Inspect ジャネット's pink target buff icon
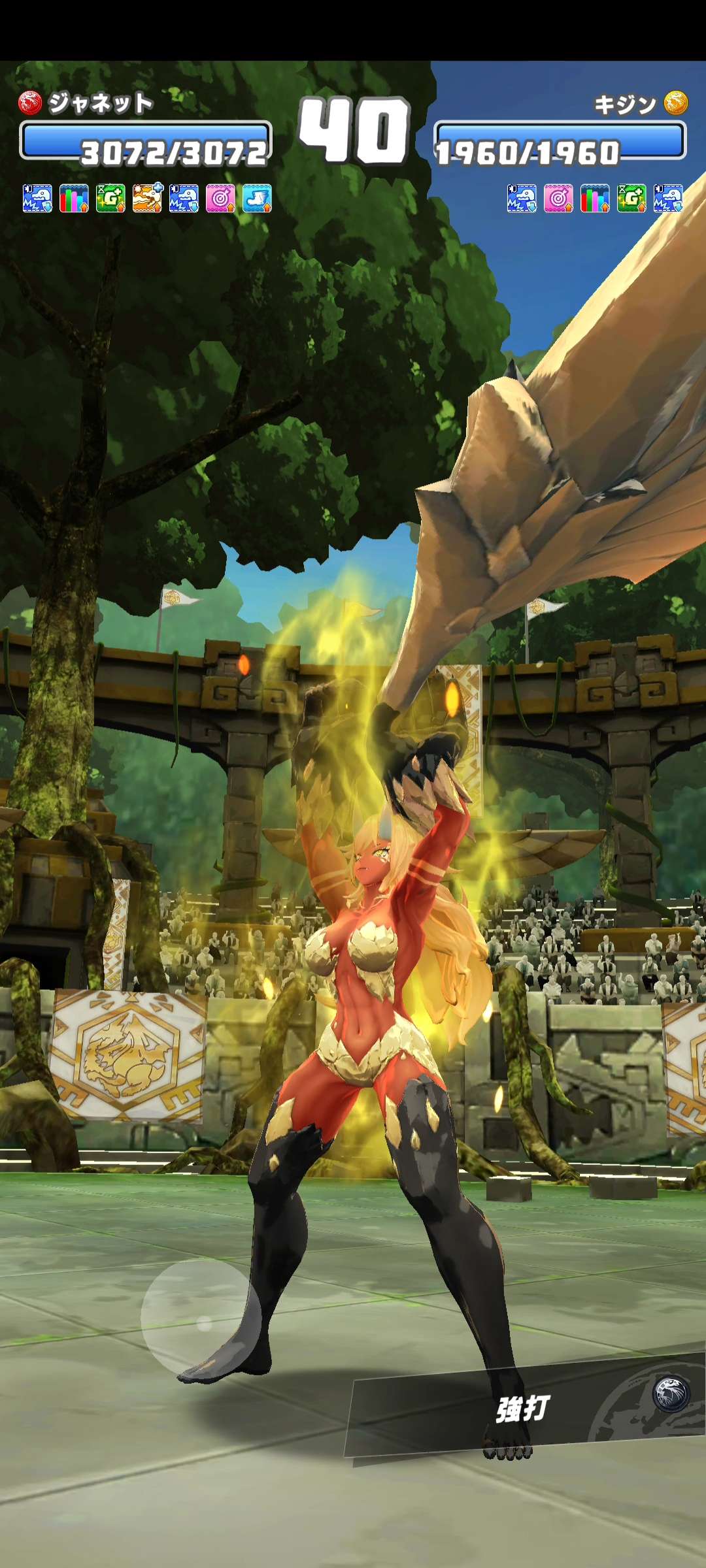The width and height of the screenshot is (706, 1568). pyautogui.click(x=220, y=198)
